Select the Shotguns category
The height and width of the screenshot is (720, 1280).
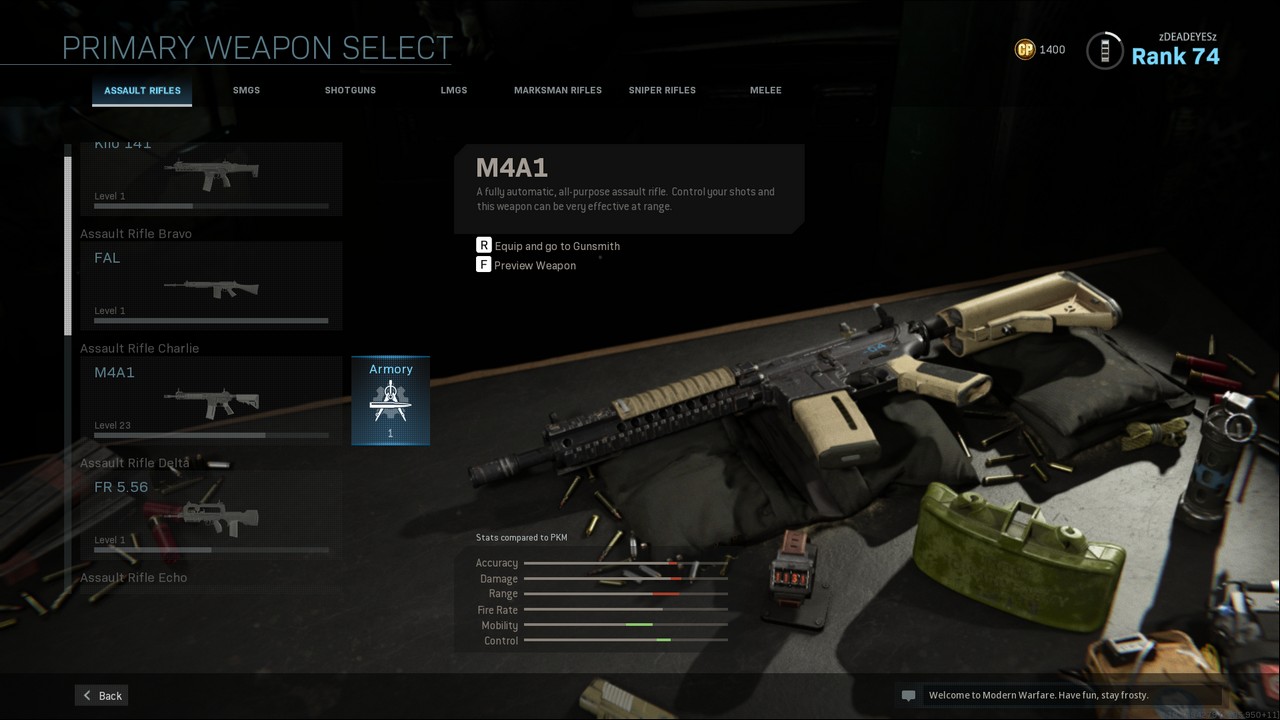click(349, 90)
